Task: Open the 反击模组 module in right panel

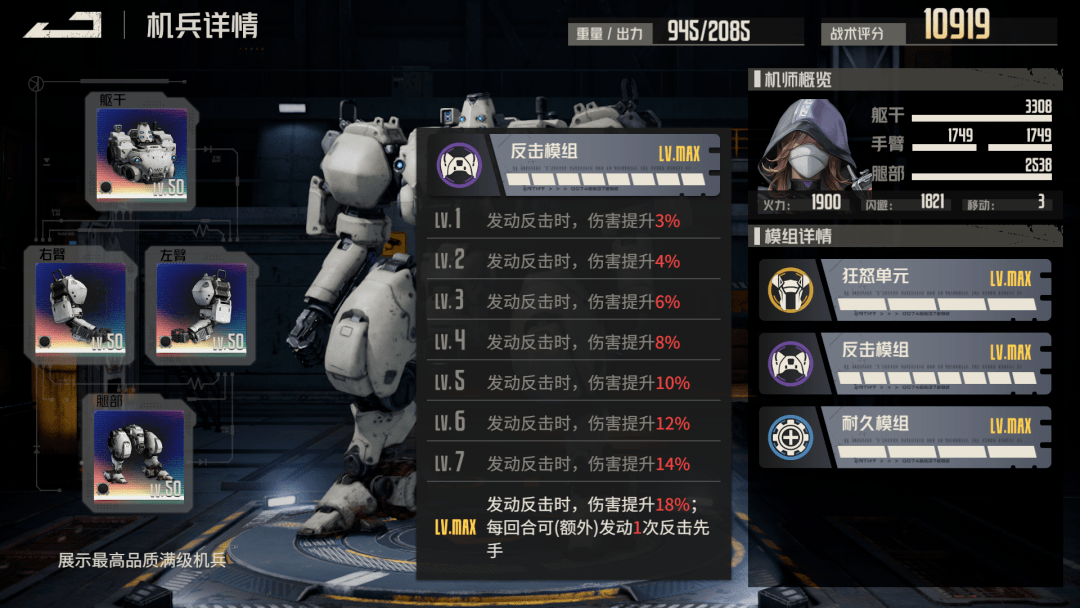Action: [905, 363]
